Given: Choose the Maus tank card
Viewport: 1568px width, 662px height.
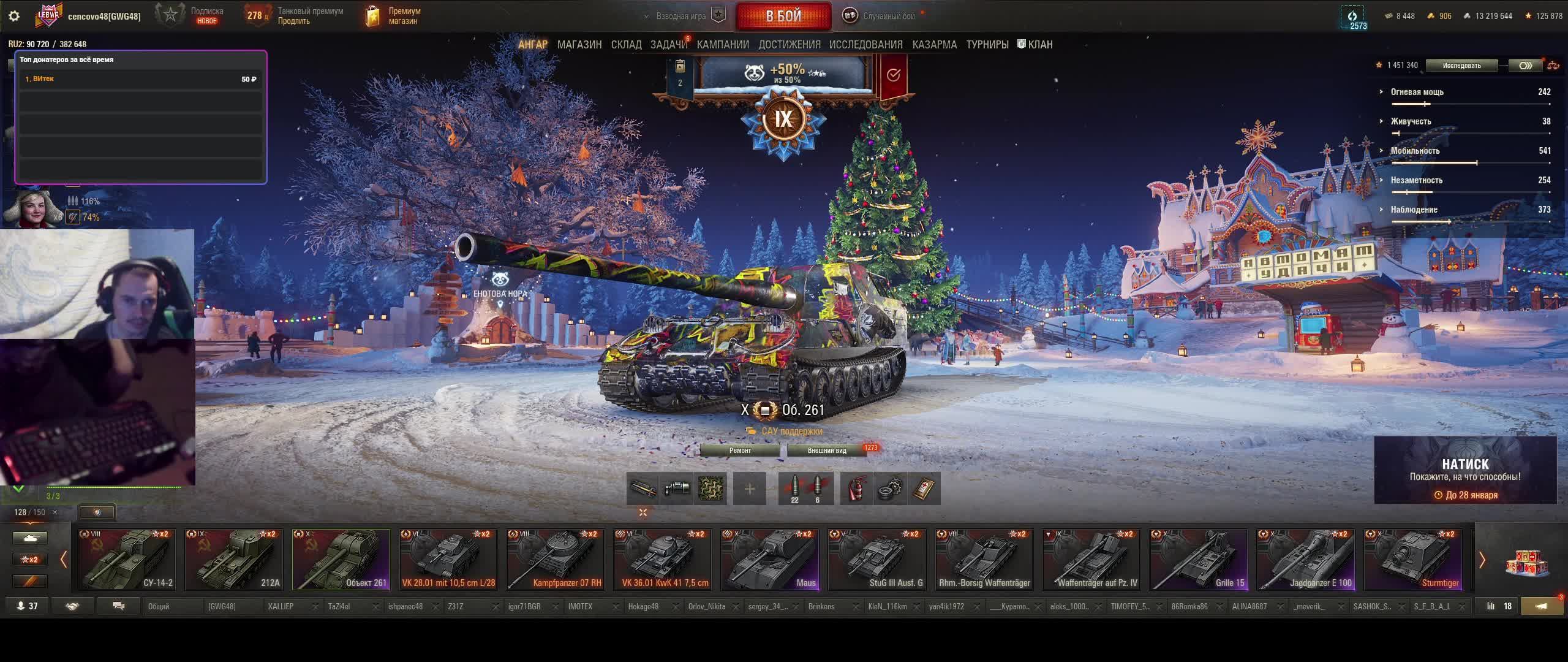Looking at the screenshot, I should click(770, 560).
